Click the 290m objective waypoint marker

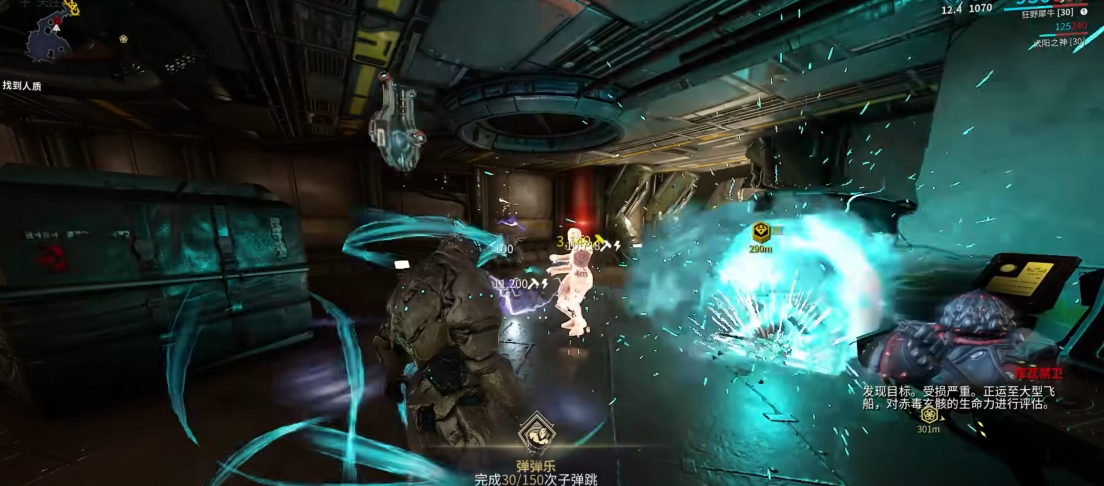[760, 233]
